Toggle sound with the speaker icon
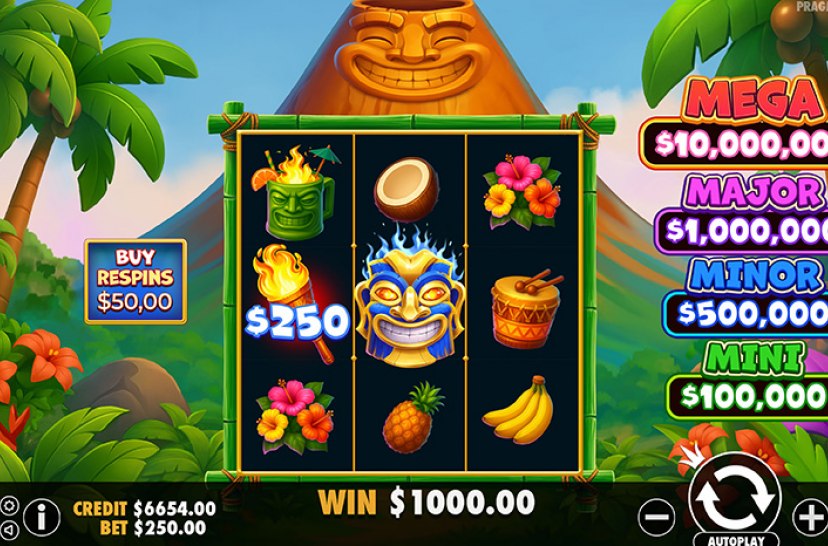Image resolution: width=828 pixels, height=546 pixels. pyautogui.click(x=8, y=528)
